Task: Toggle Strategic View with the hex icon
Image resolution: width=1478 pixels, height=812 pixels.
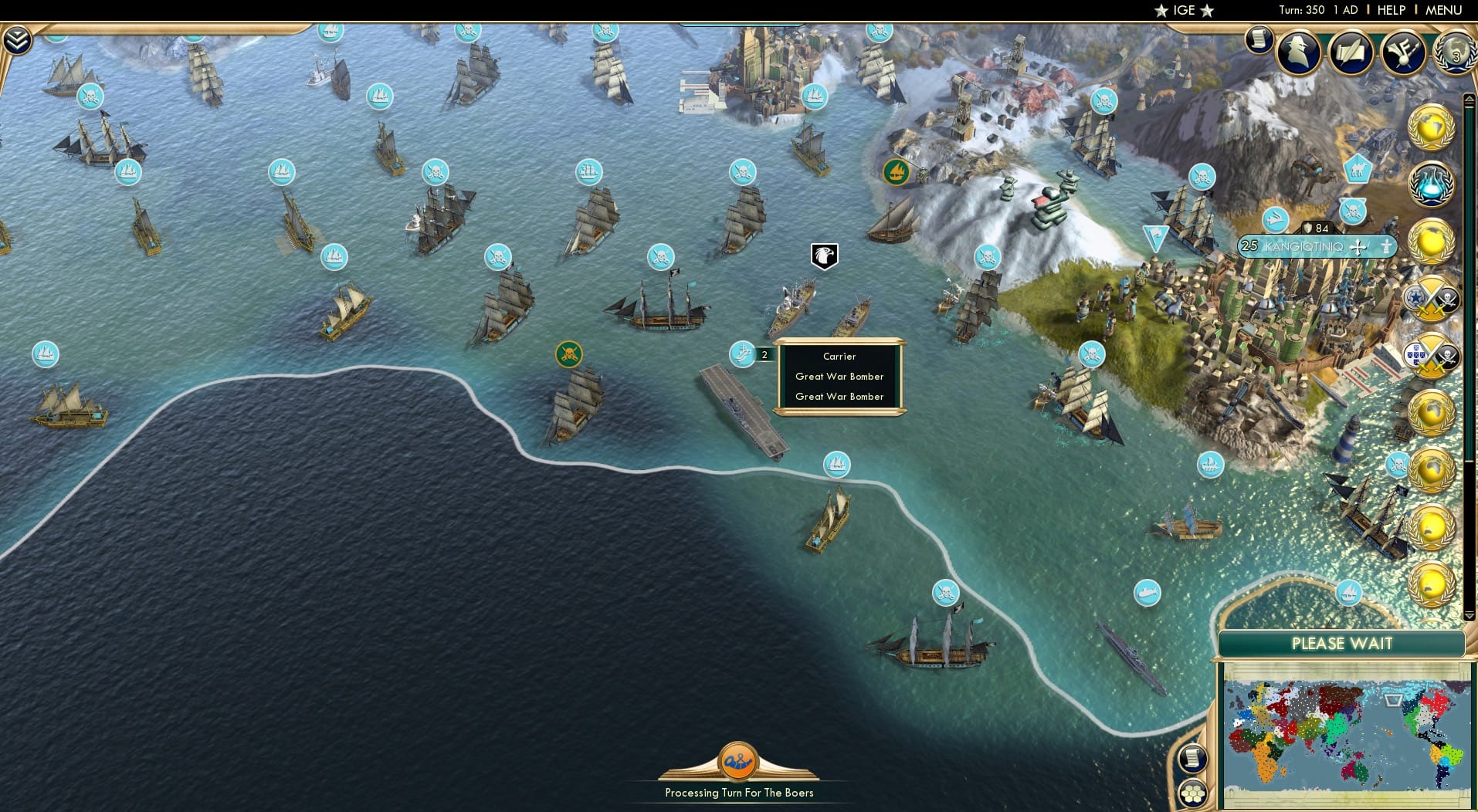Action: [1192, 794]
